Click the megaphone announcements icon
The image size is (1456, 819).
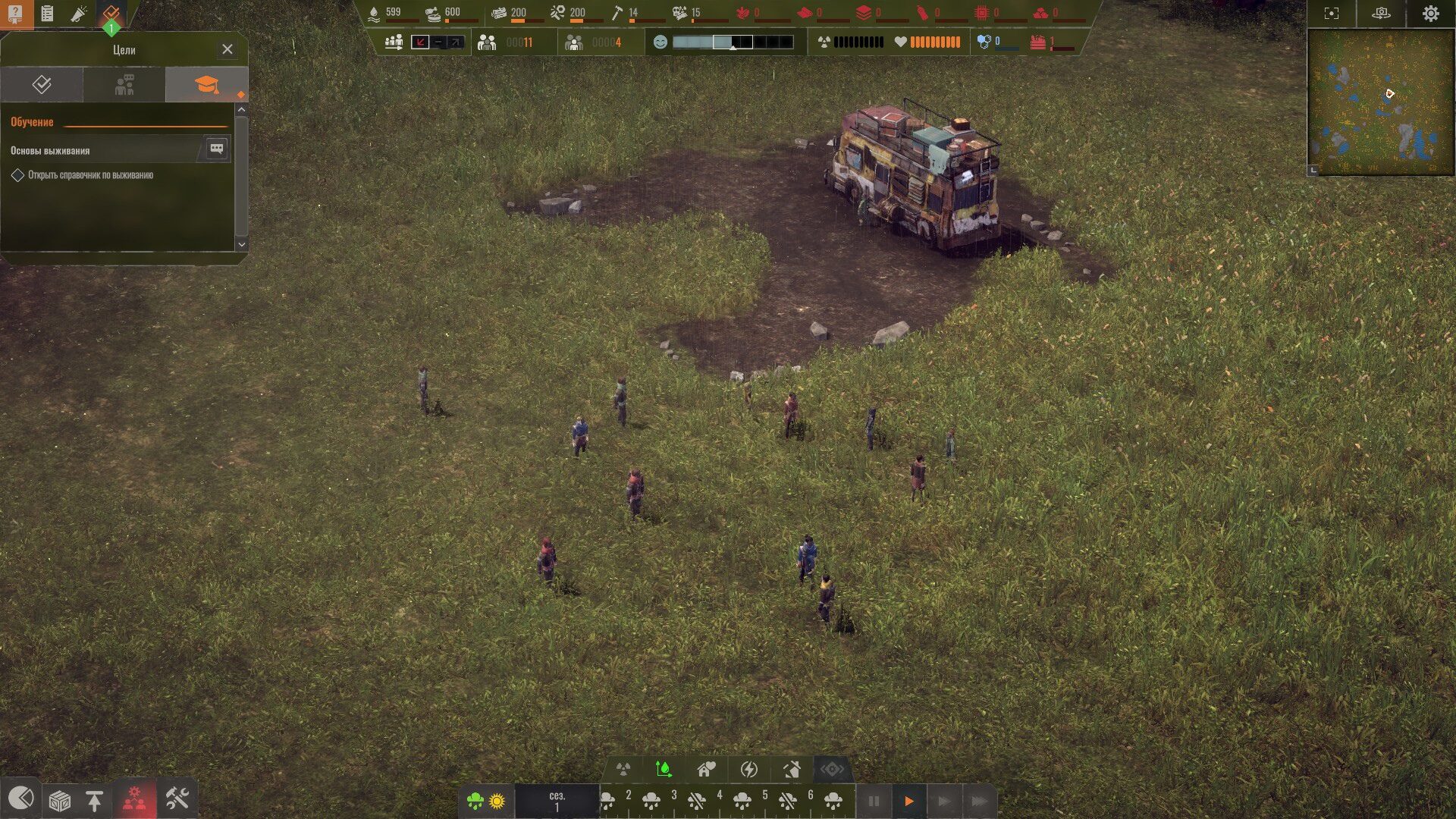(x=79, y=14)
